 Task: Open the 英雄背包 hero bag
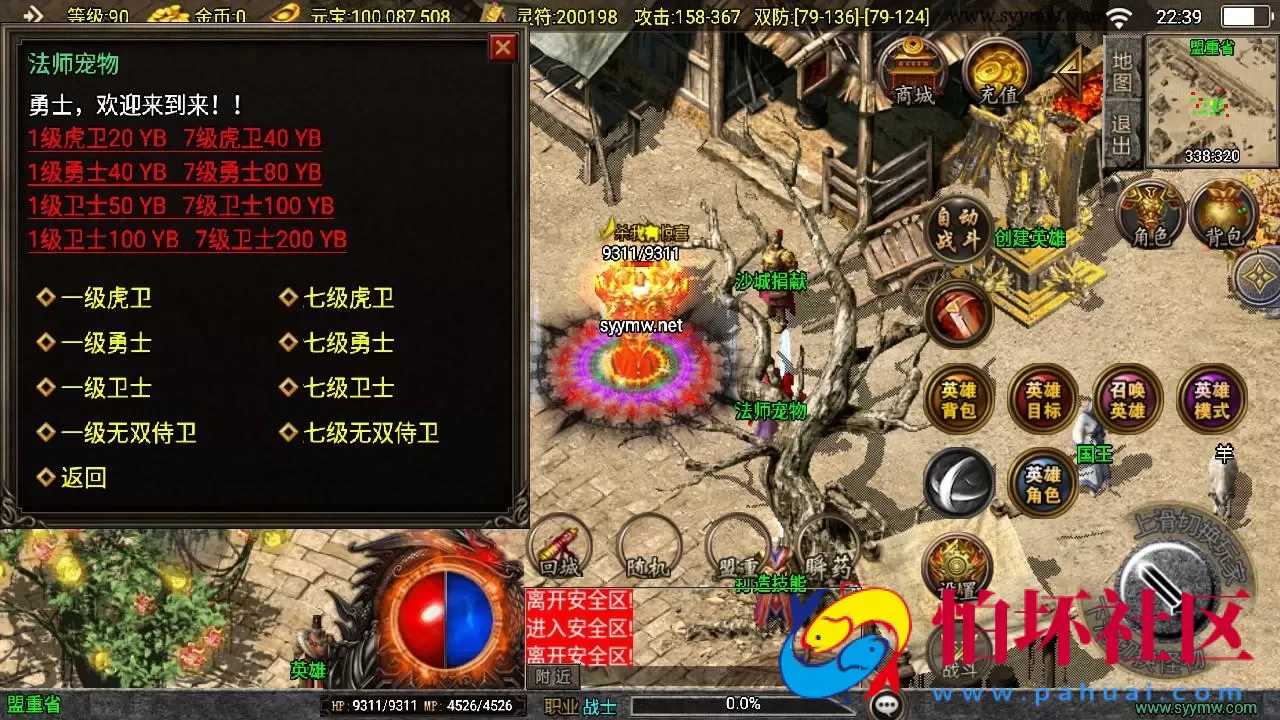tap(958, 400)
